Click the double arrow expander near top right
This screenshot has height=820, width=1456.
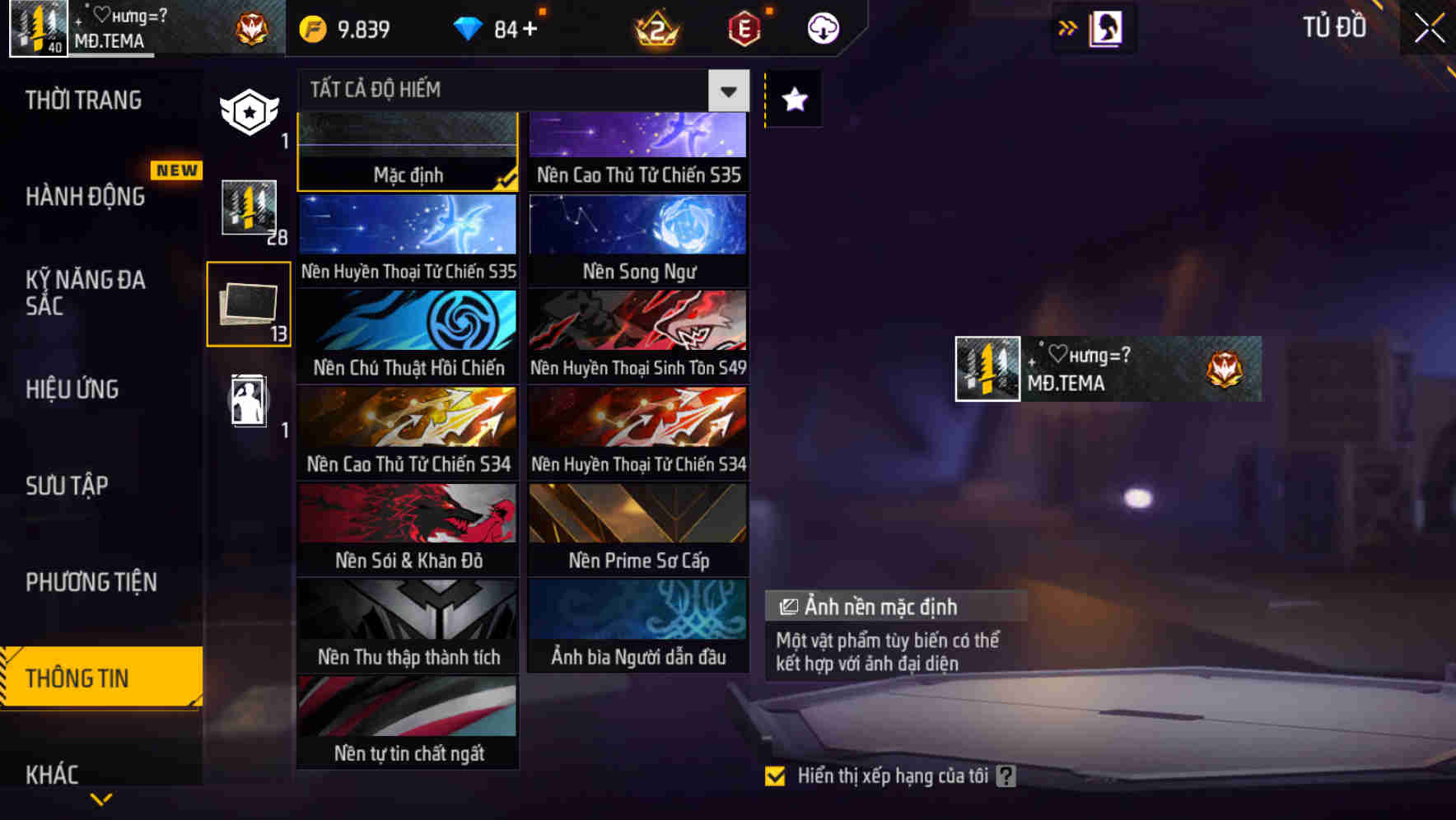tap(1067, 27)
